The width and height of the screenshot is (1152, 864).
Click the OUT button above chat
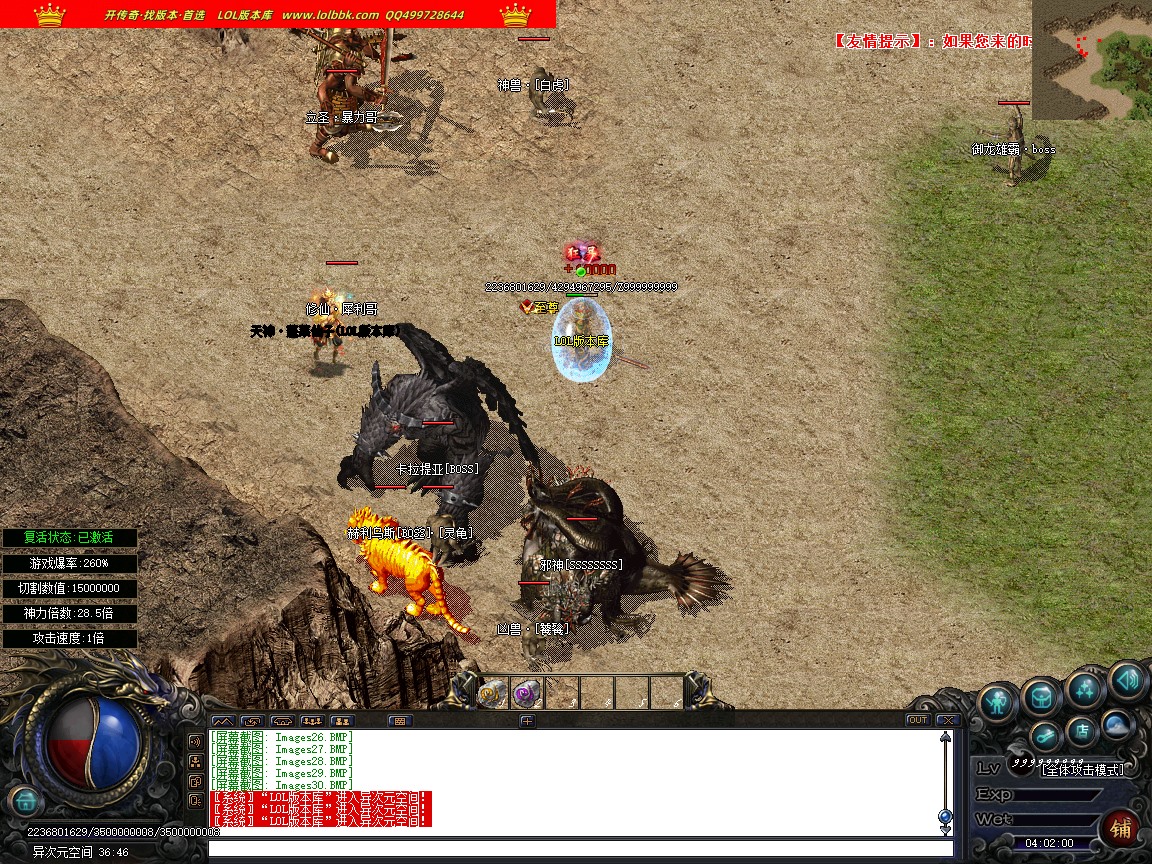click(917, 720)
